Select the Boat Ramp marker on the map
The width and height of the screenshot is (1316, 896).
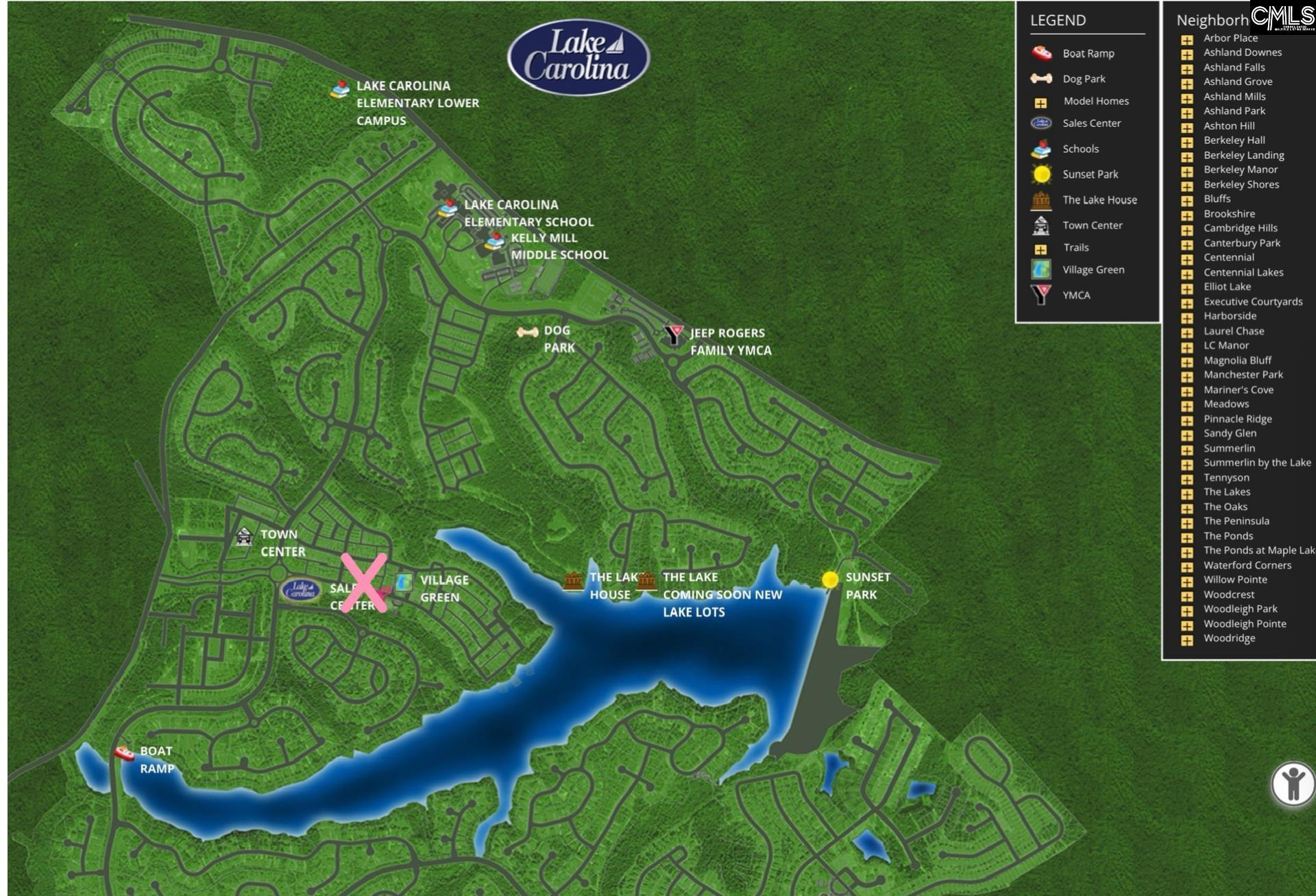125,753
